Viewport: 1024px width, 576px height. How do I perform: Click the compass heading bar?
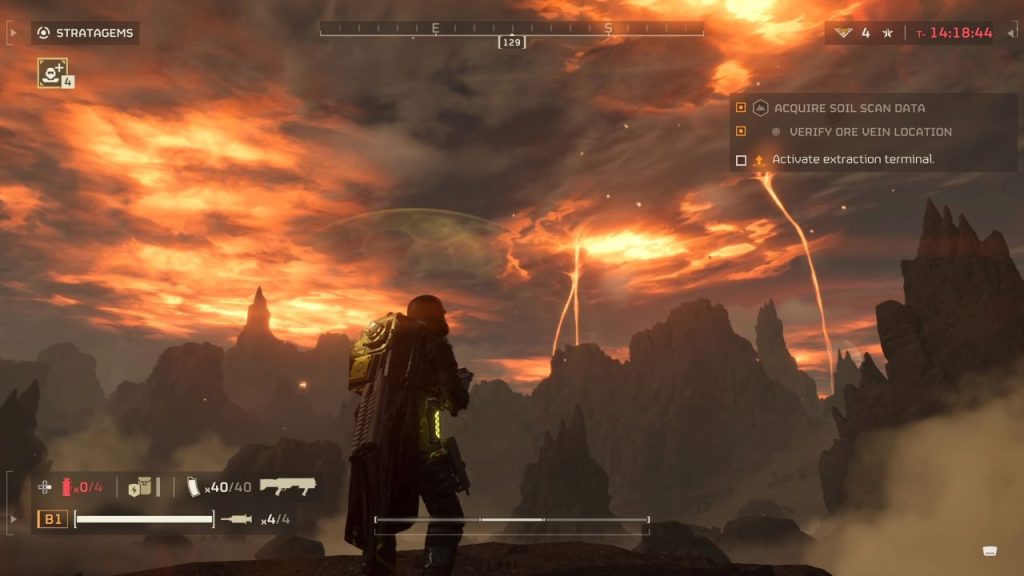point(511,29)
